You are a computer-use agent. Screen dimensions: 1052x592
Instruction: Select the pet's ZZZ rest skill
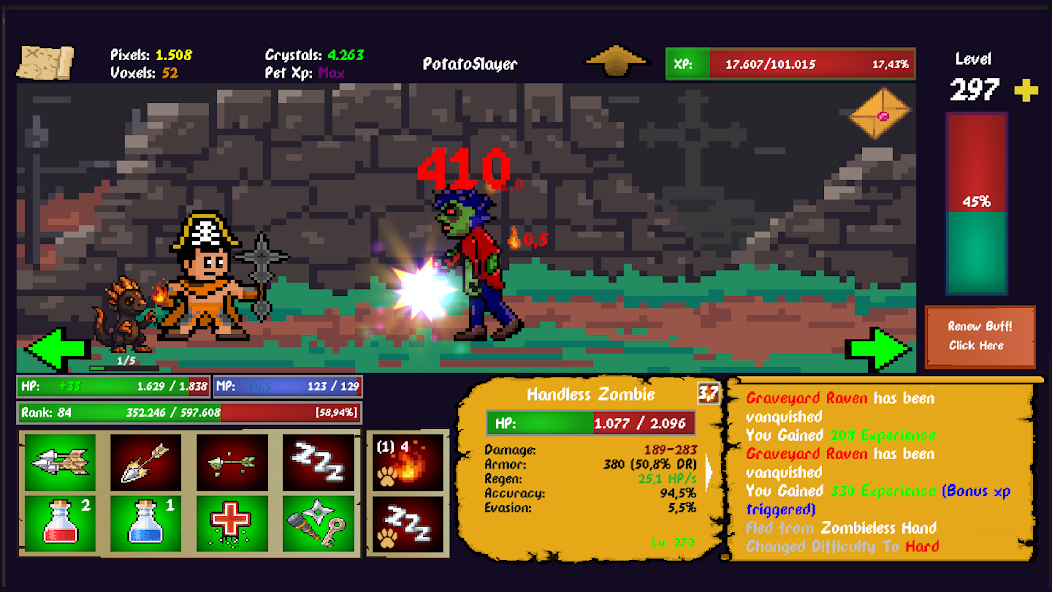point(408,523)
